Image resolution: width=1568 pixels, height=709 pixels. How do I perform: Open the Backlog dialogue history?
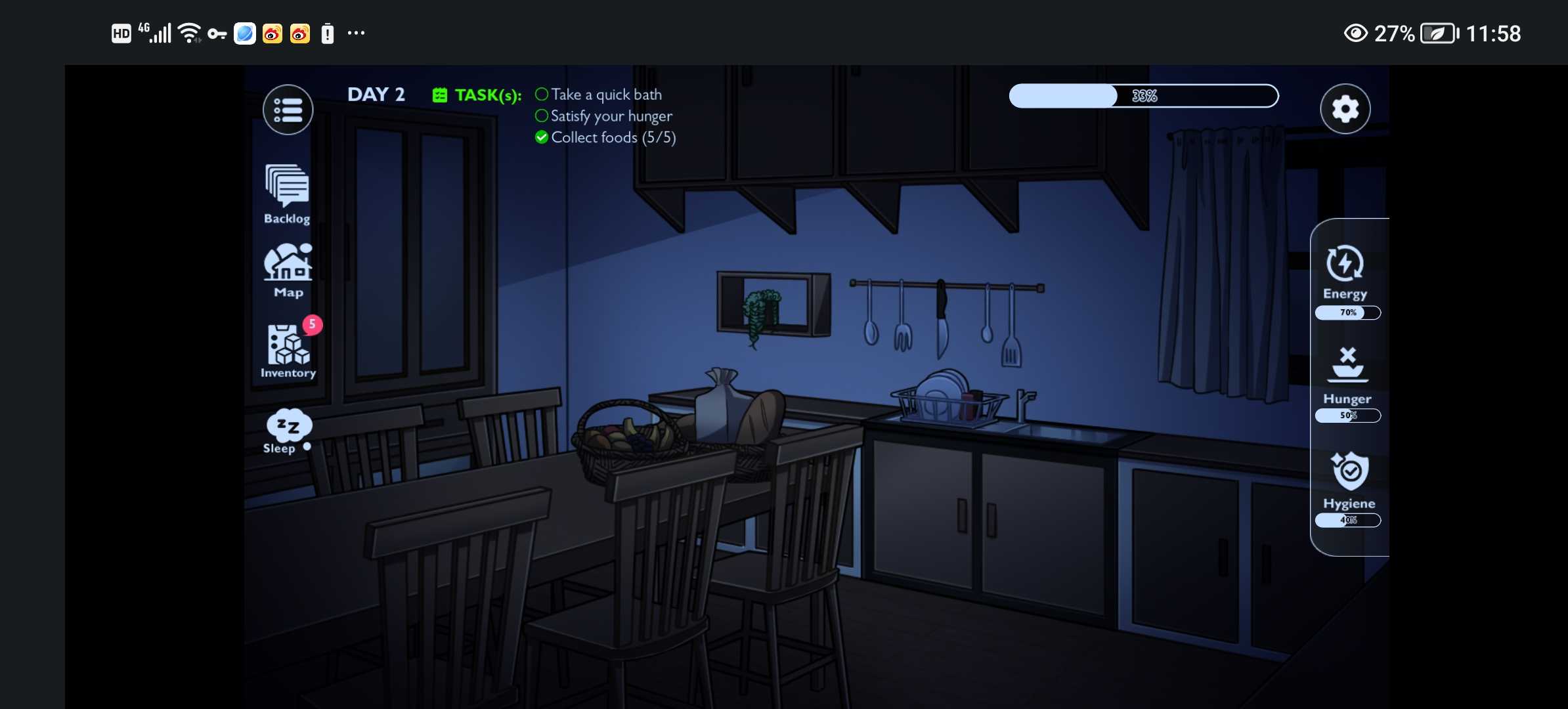click(x=287, y=194)
